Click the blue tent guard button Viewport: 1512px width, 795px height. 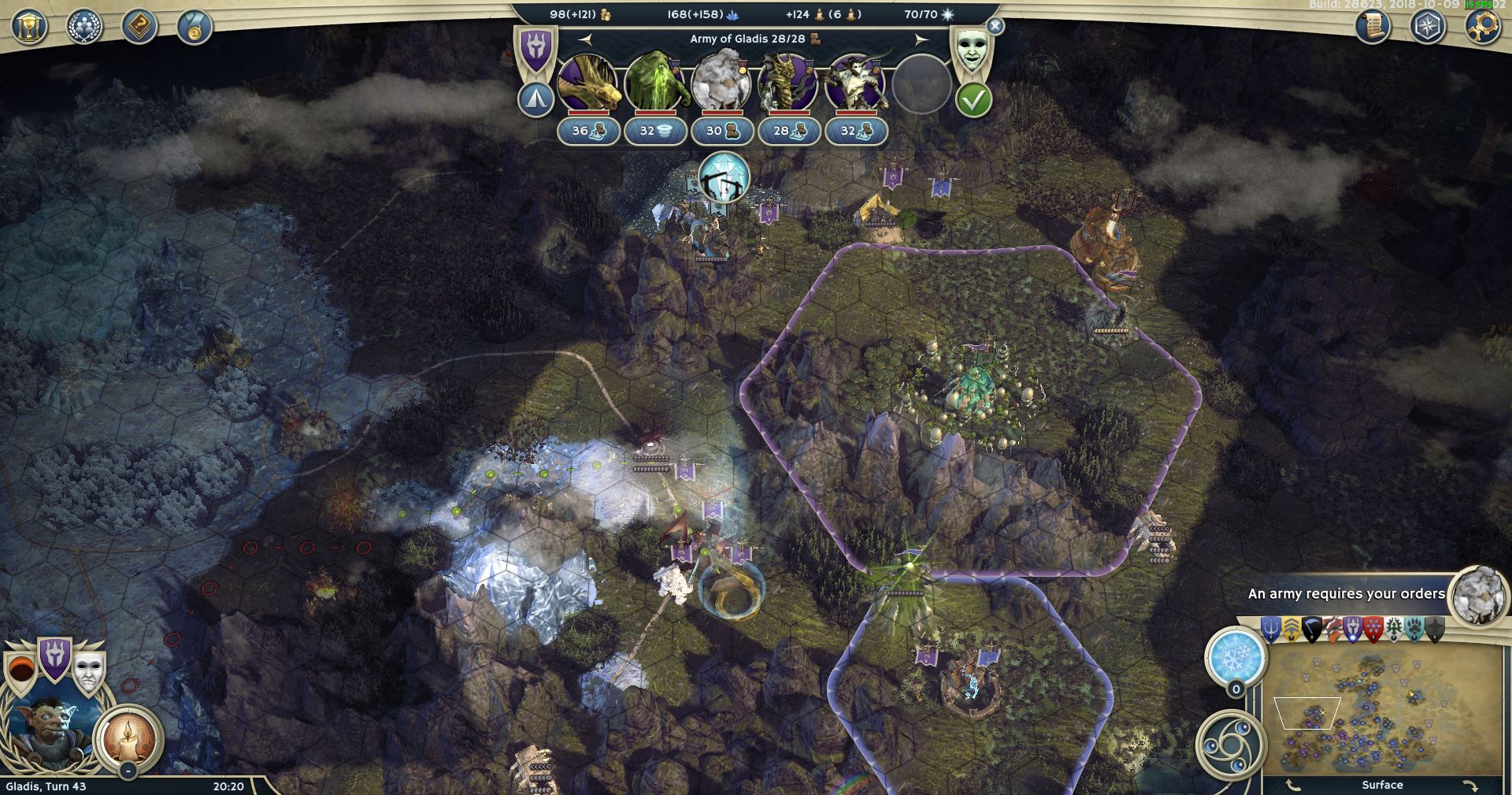click(x=535, y=100)
